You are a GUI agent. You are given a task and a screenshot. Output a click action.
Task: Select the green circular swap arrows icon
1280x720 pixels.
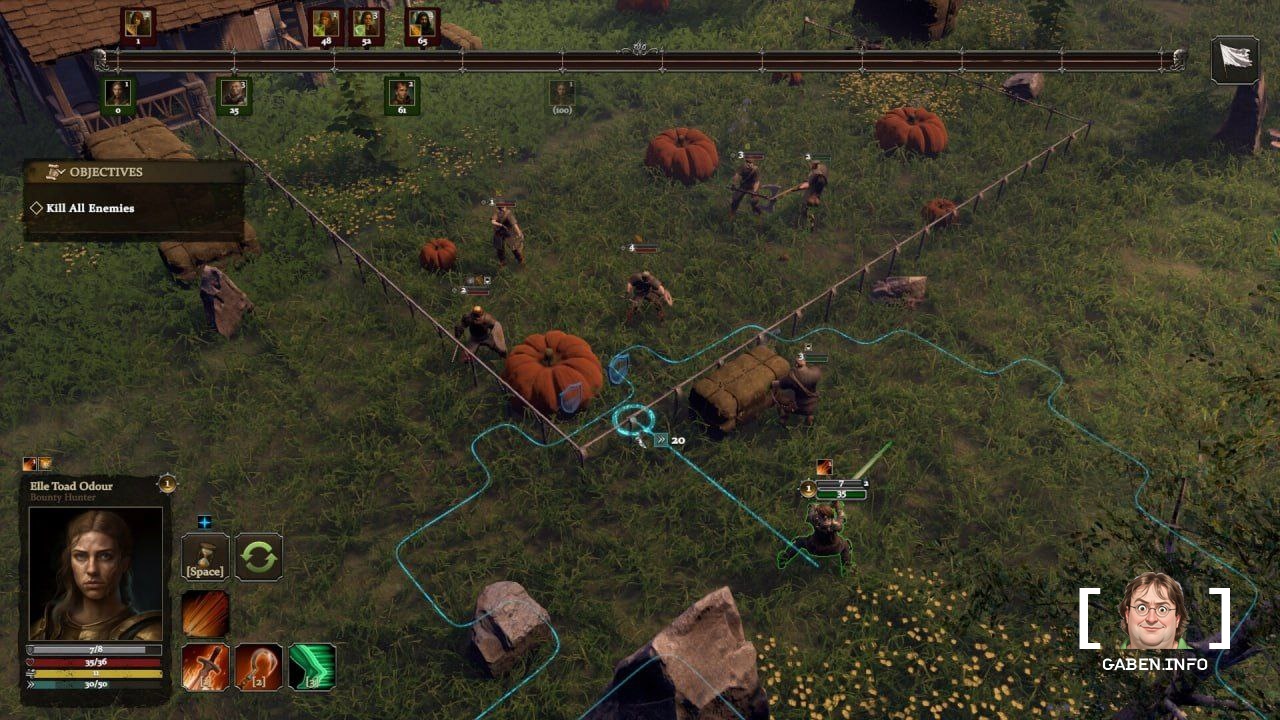258,556
